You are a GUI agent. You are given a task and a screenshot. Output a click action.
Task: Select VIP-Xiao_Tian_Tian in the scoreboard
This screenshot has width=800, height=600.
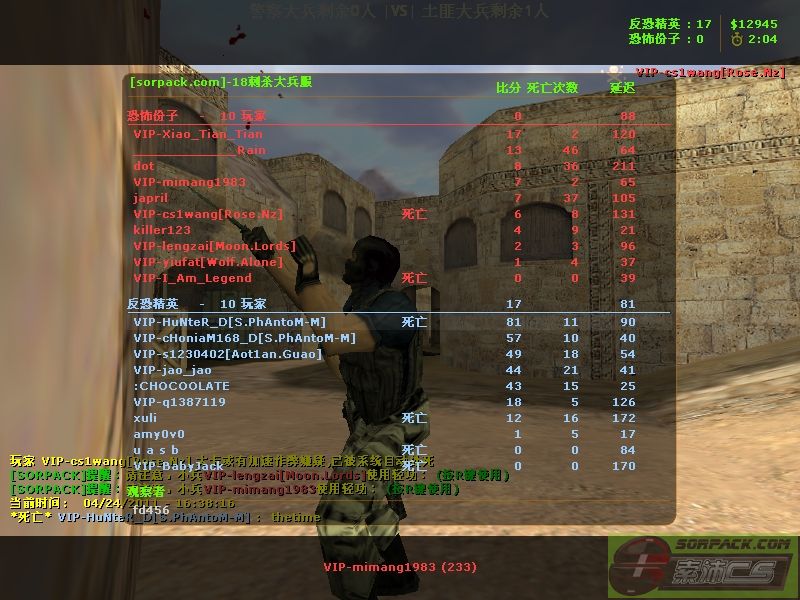(198, 134)
